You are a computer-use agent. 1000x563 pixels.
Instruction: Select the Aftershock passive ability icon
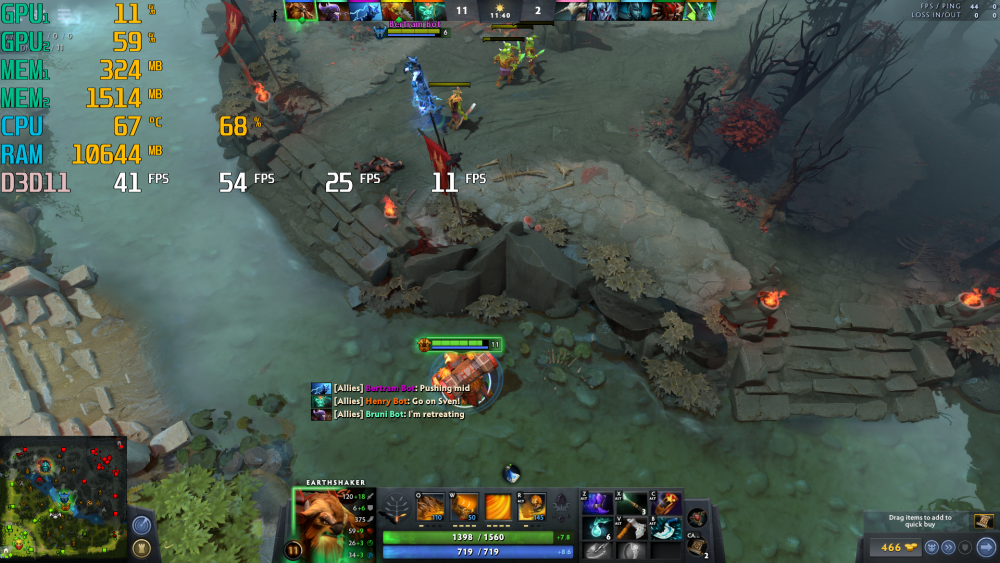pos(498,507)
